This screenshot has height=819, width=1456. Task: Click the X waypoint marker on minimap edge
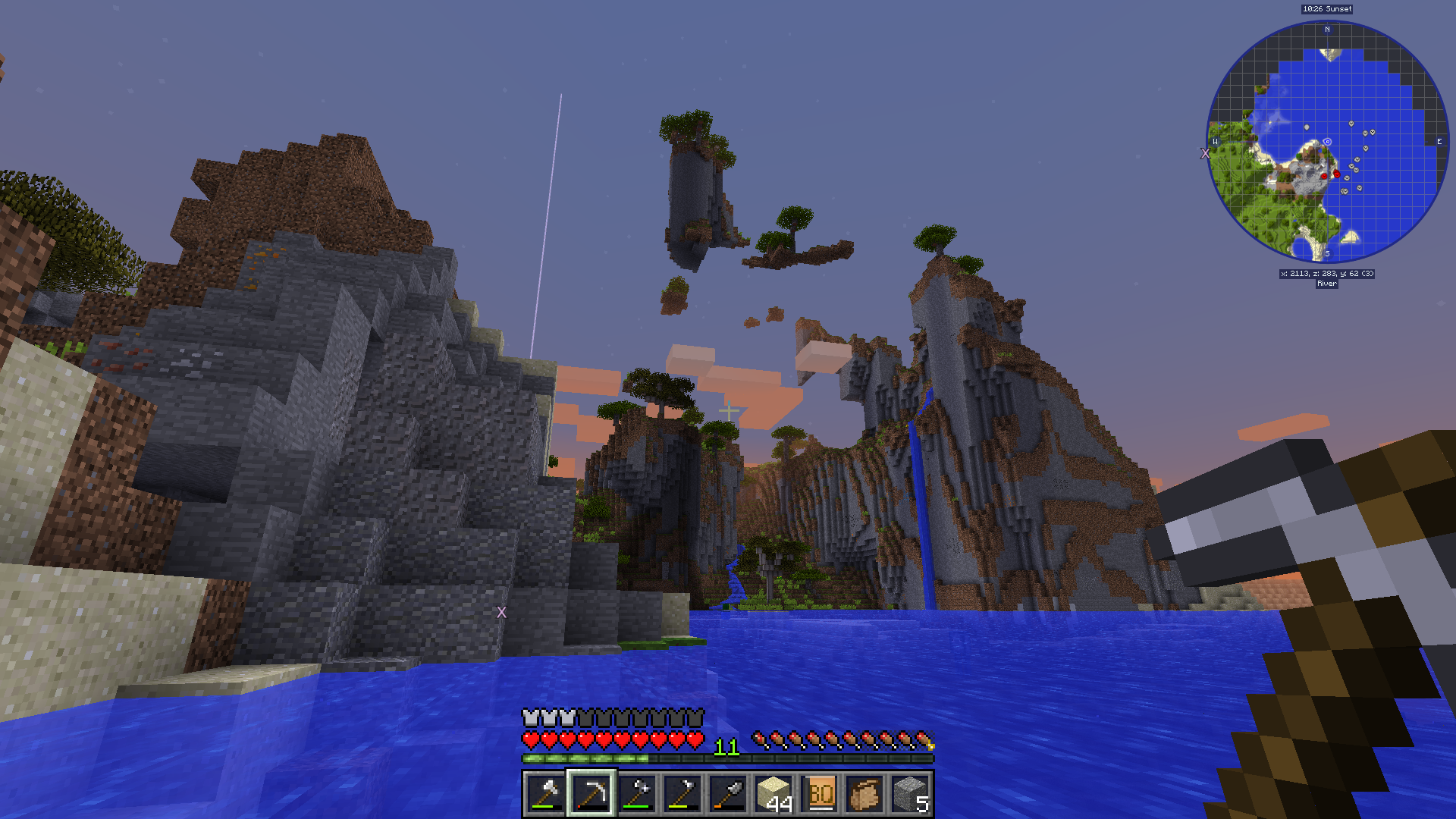point(1205,153)
